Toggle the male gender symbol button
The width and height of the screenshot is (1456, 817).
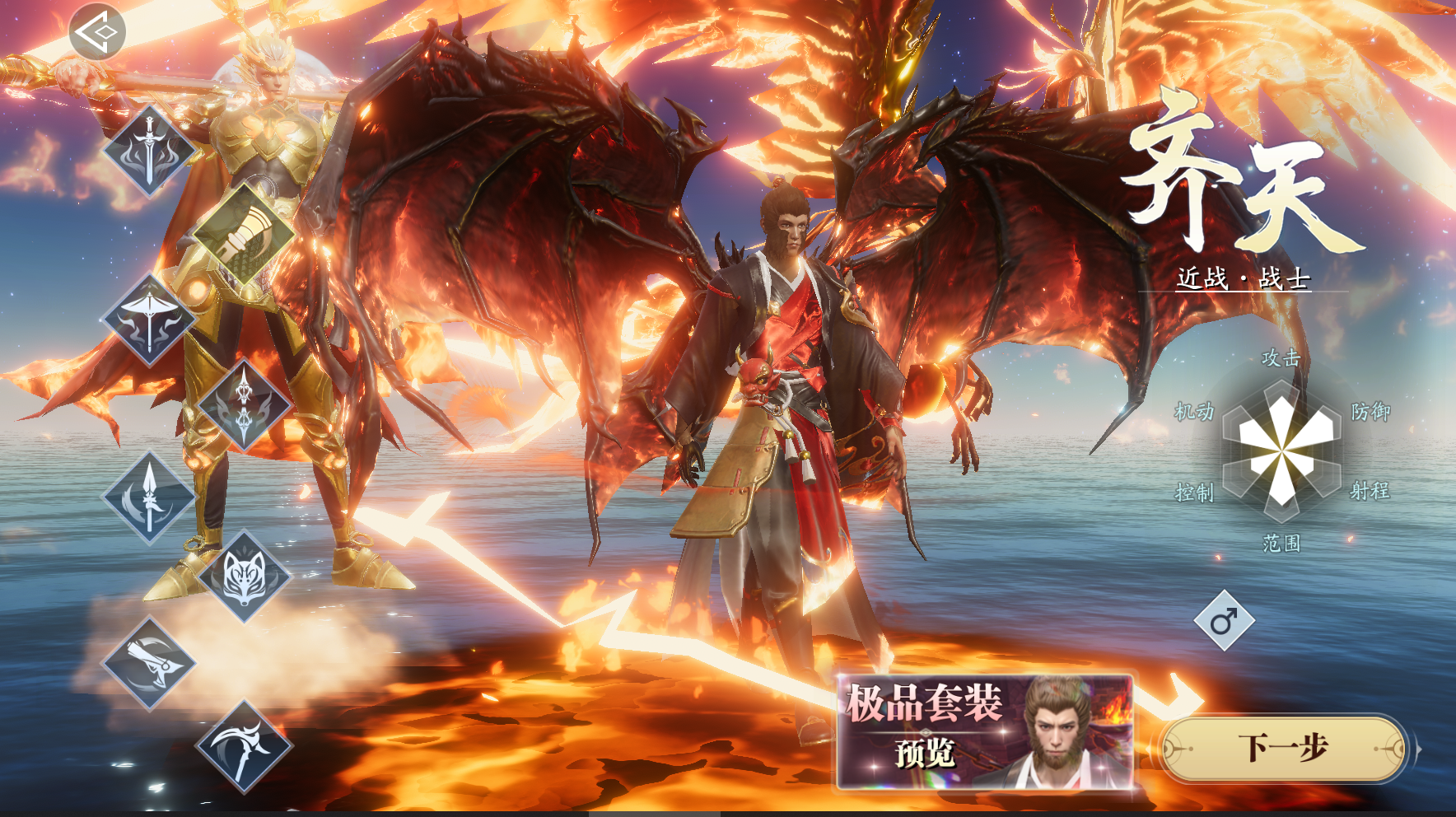point(1225,620)
